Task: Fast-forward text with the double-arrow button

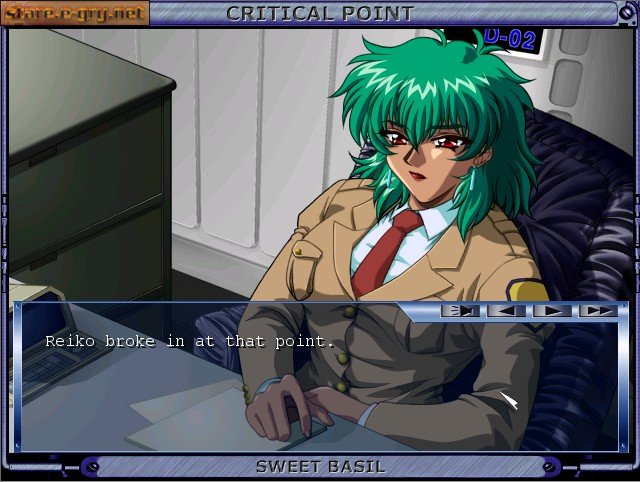Action: tap(598, 311)
